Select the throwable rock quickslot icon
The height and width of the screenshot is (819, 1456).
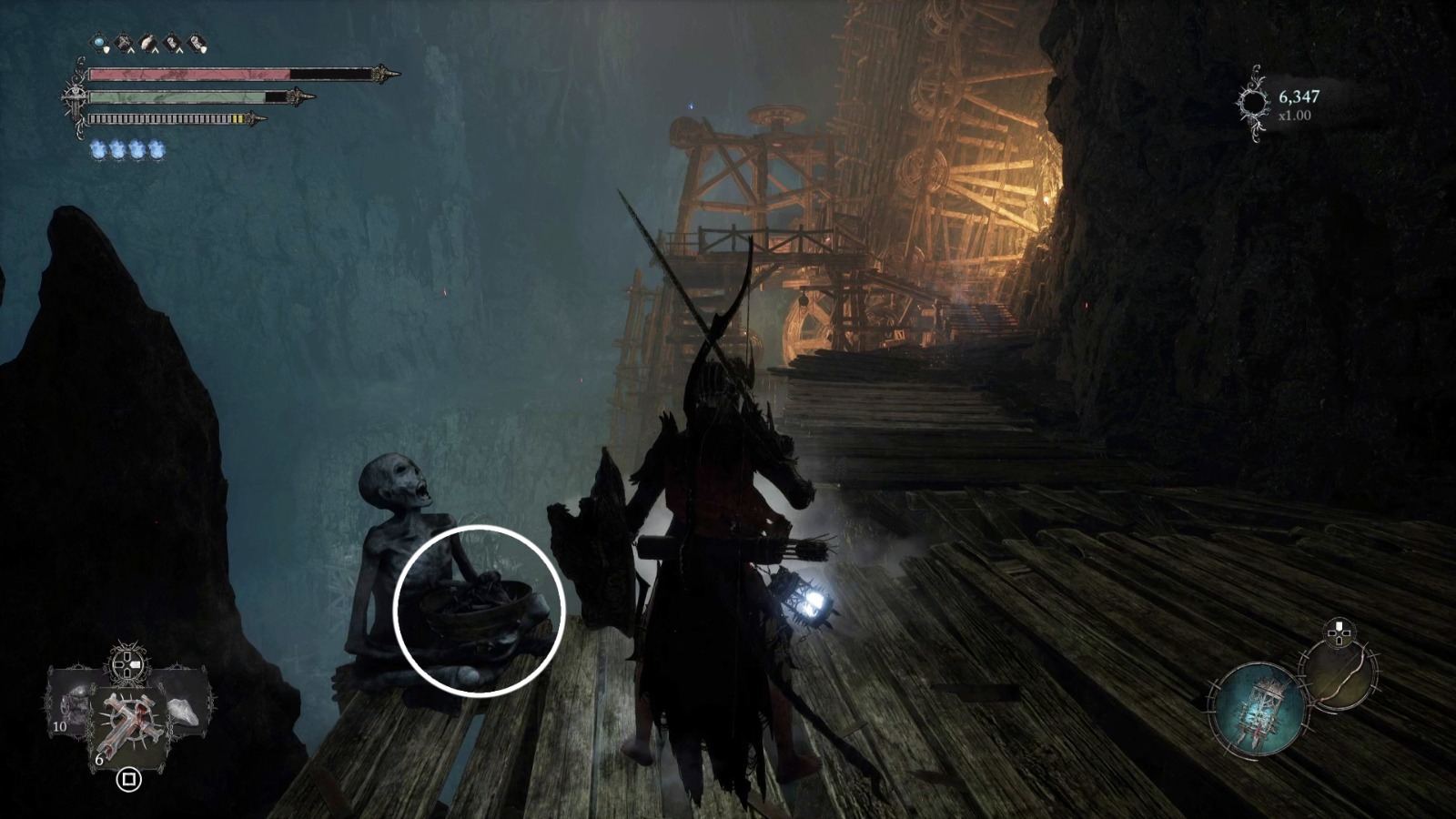click(x=148, y=42)
